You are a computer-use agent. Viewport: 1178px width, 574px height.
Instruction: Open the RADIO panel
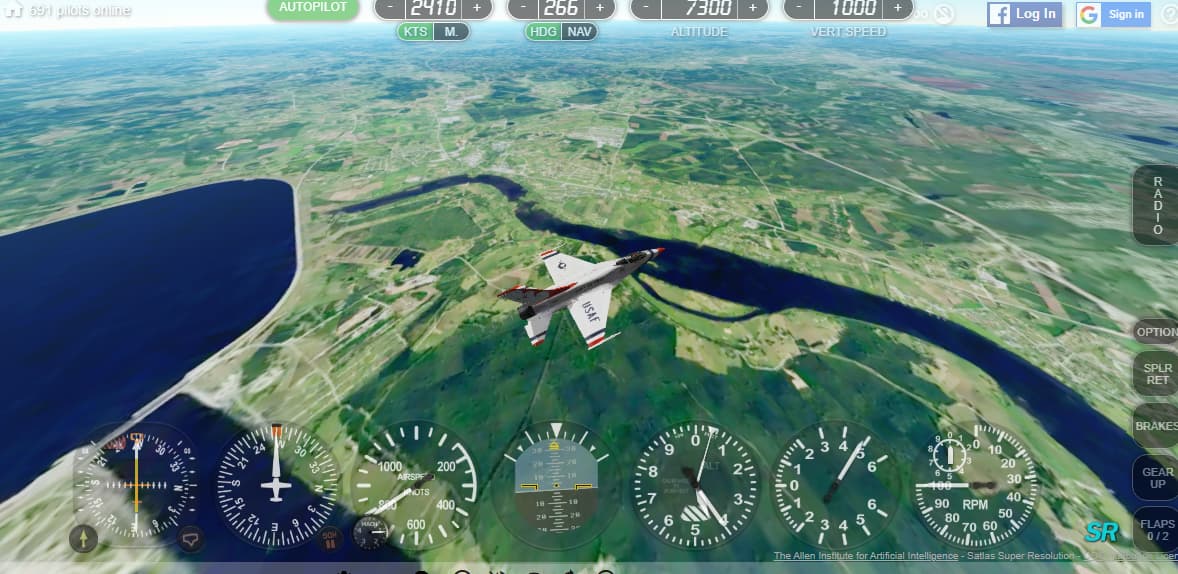pyautogui.click(x=1157, y=205)
